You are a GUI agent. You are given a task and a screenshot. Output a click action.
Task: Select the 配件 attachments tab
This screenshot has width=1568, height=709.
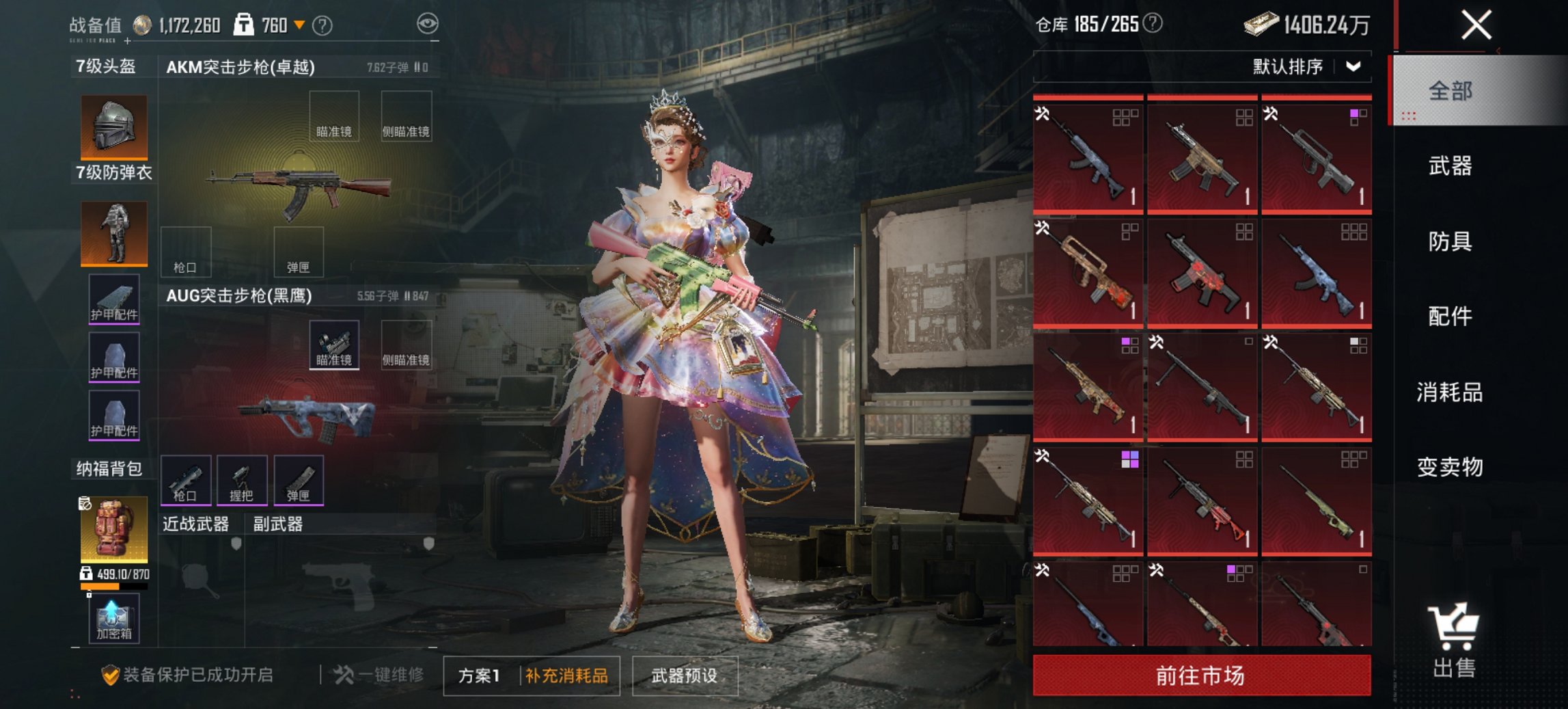(x=1450, y=317)
